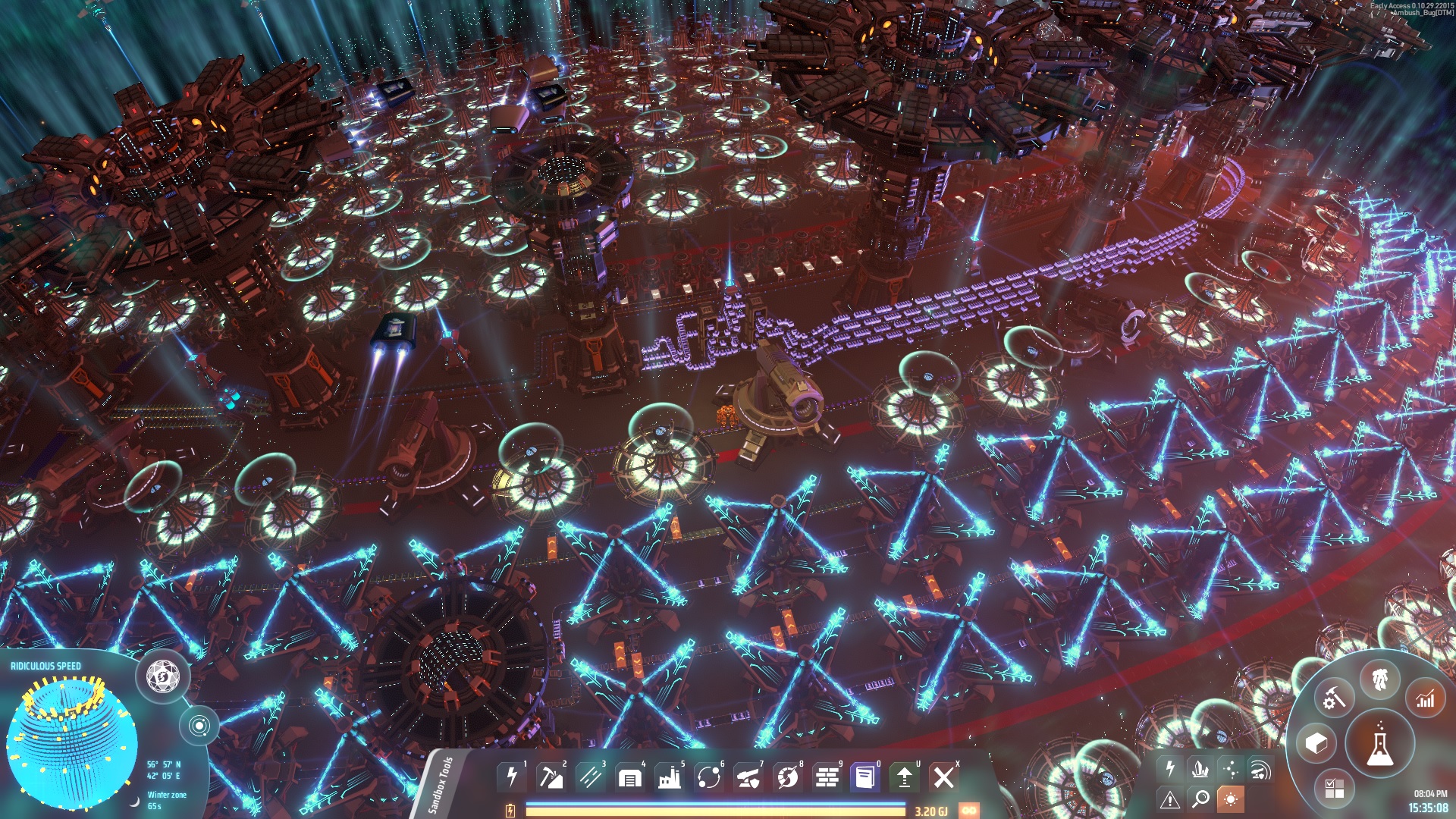
Task: Open the statistics chart icon in the radial menu
Action: (1423, 699)
